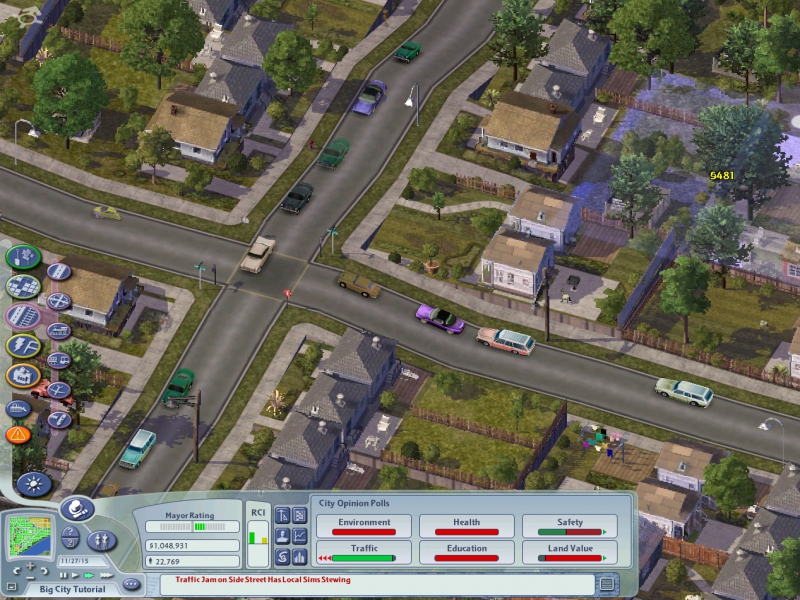Click the orange emergency warning icon
The width and height of the screenshot is (800, 600).
pos(18,435)
